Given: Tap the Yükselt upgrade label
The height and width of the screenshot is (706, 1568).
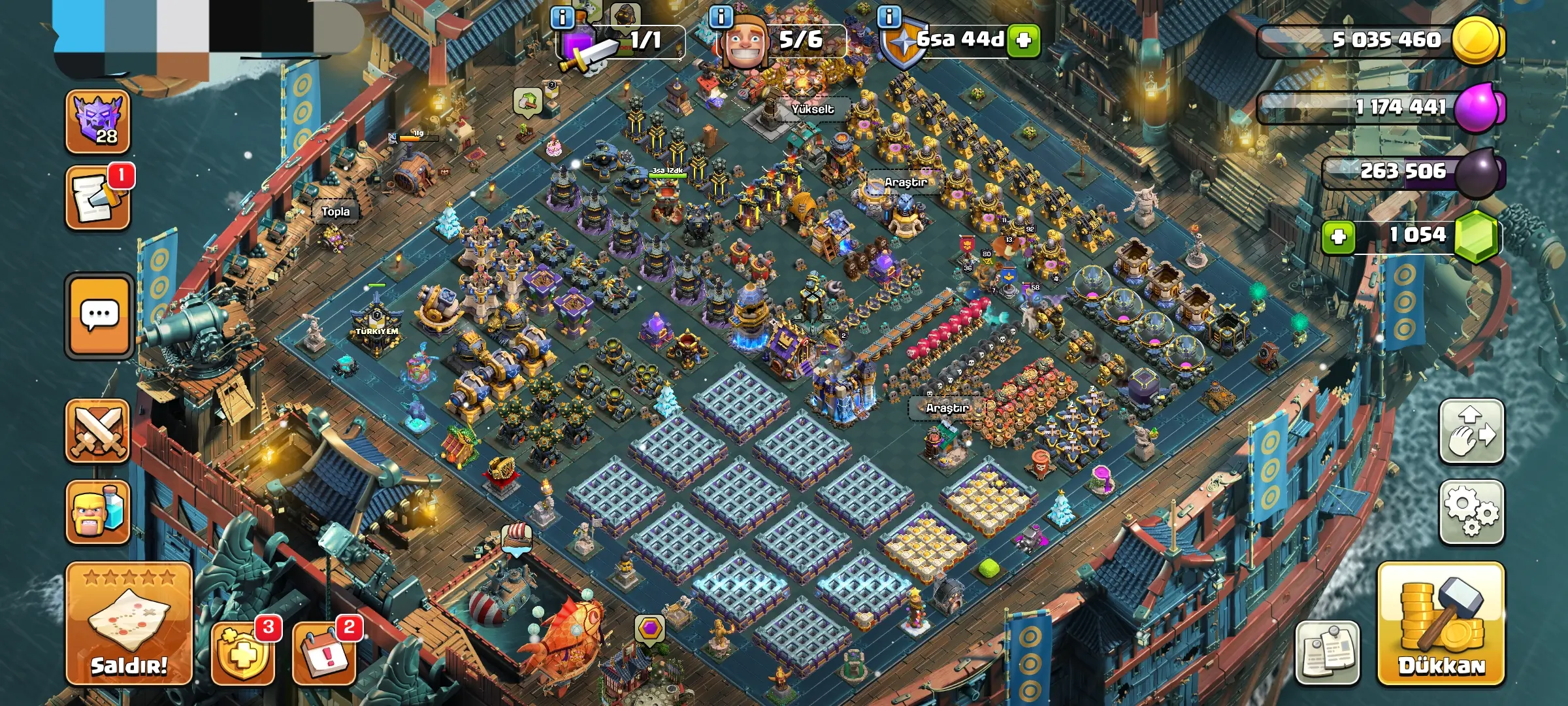Looking at the screenshot, I should click(812, 109).
